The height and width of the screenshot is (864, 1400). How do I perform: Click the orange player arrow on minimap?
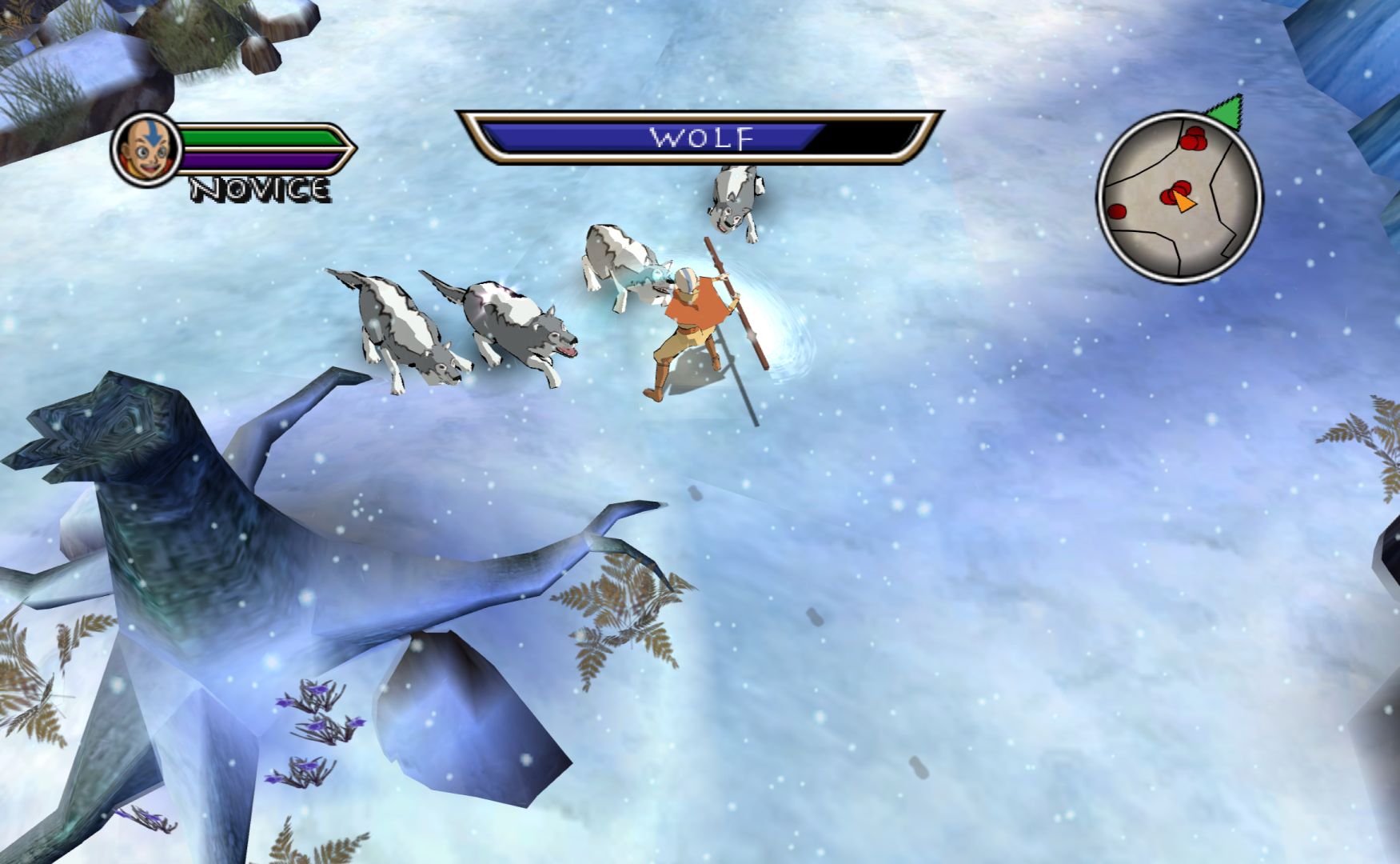pos(1183,203)
